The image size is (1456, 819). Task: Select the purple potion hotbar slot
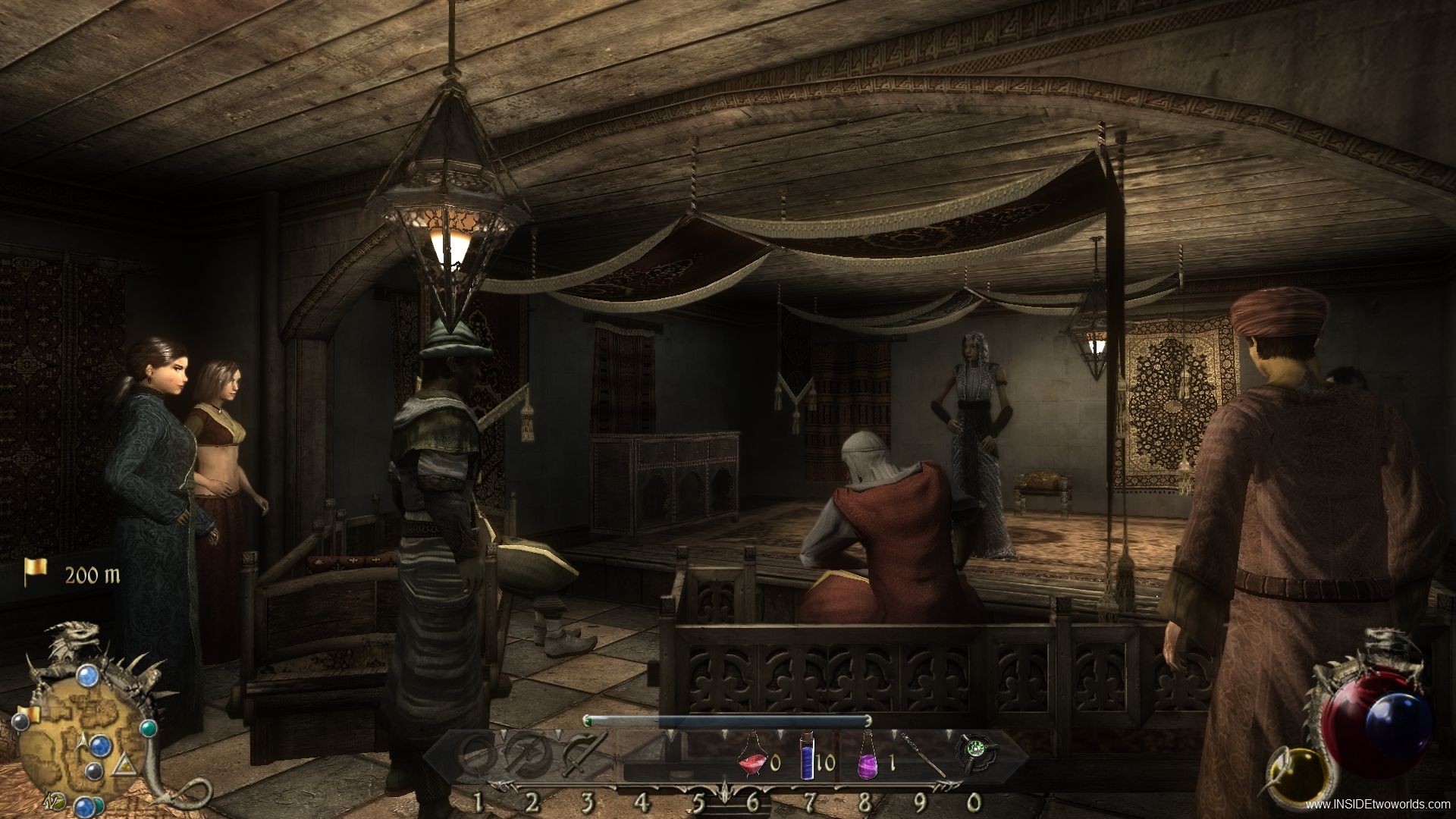point(866,761)
